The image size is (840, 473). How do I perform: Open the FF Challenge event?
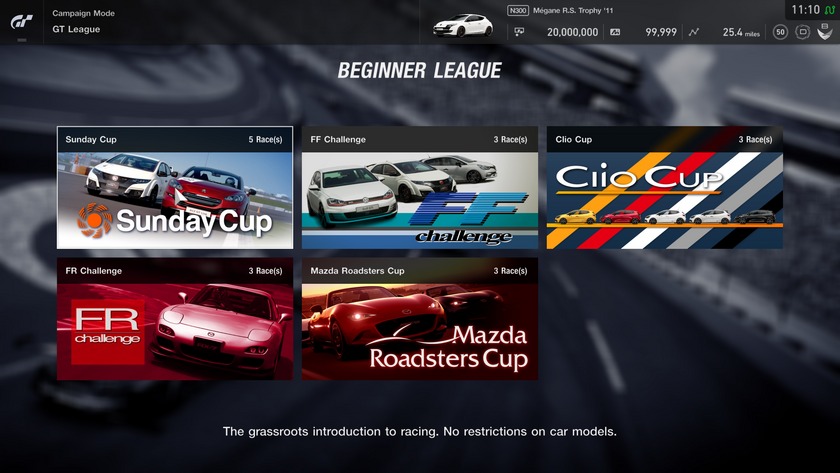pyautogui.click(x=420, y=188)
